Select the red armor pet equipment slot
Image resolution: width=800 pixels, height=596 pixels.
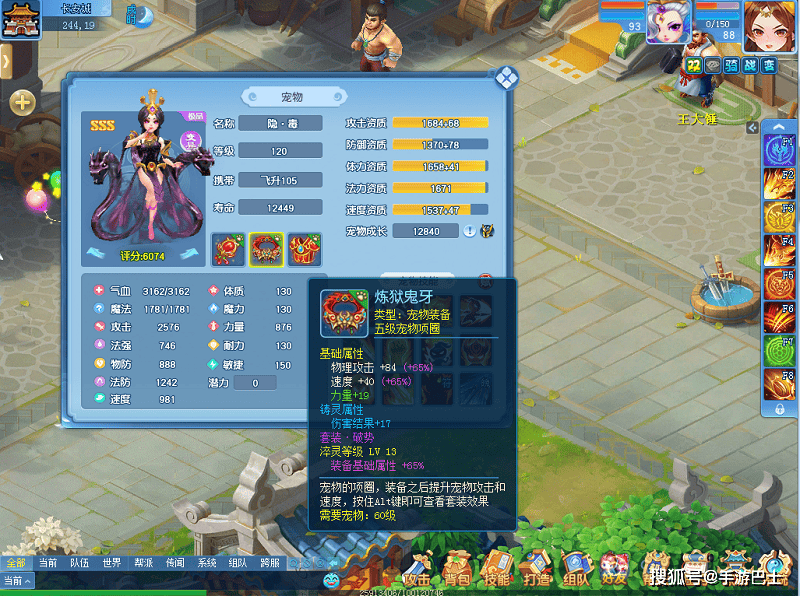(304, 250)
